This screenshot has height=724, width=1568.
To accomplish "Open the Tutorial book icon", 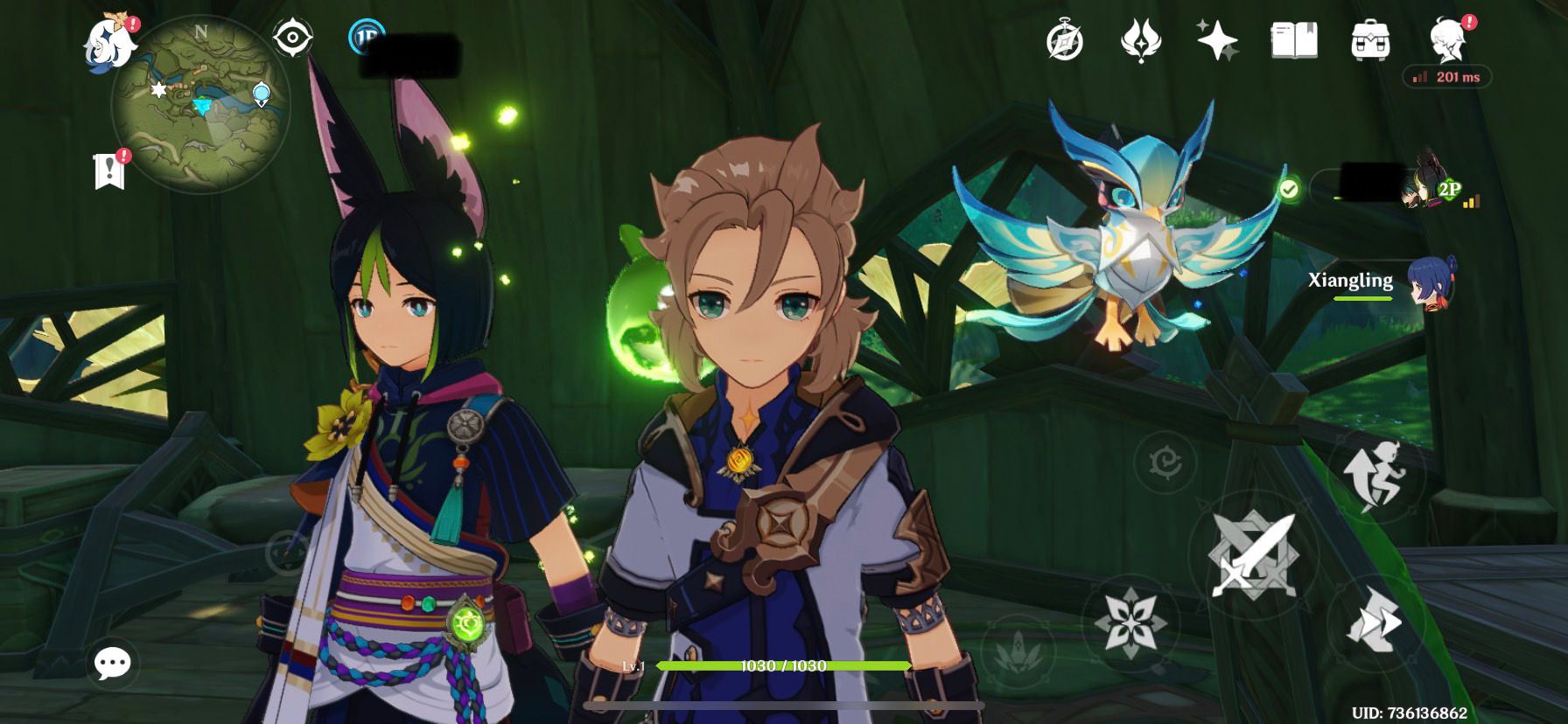I will pos(1293,40).
